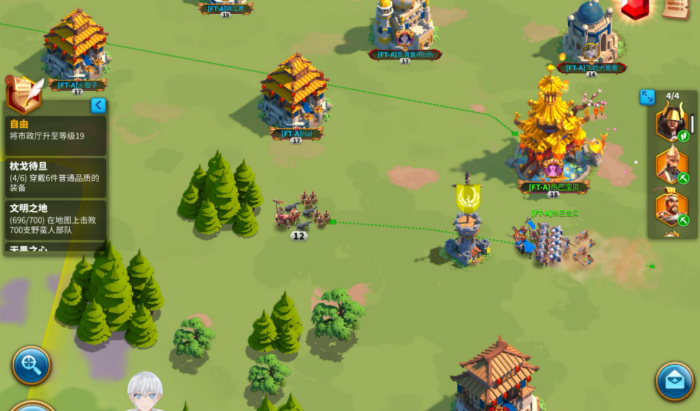Select the third army commander portrait
This screenshot has height=411, width=700.
pyautogui.click(x=671, y=208)
